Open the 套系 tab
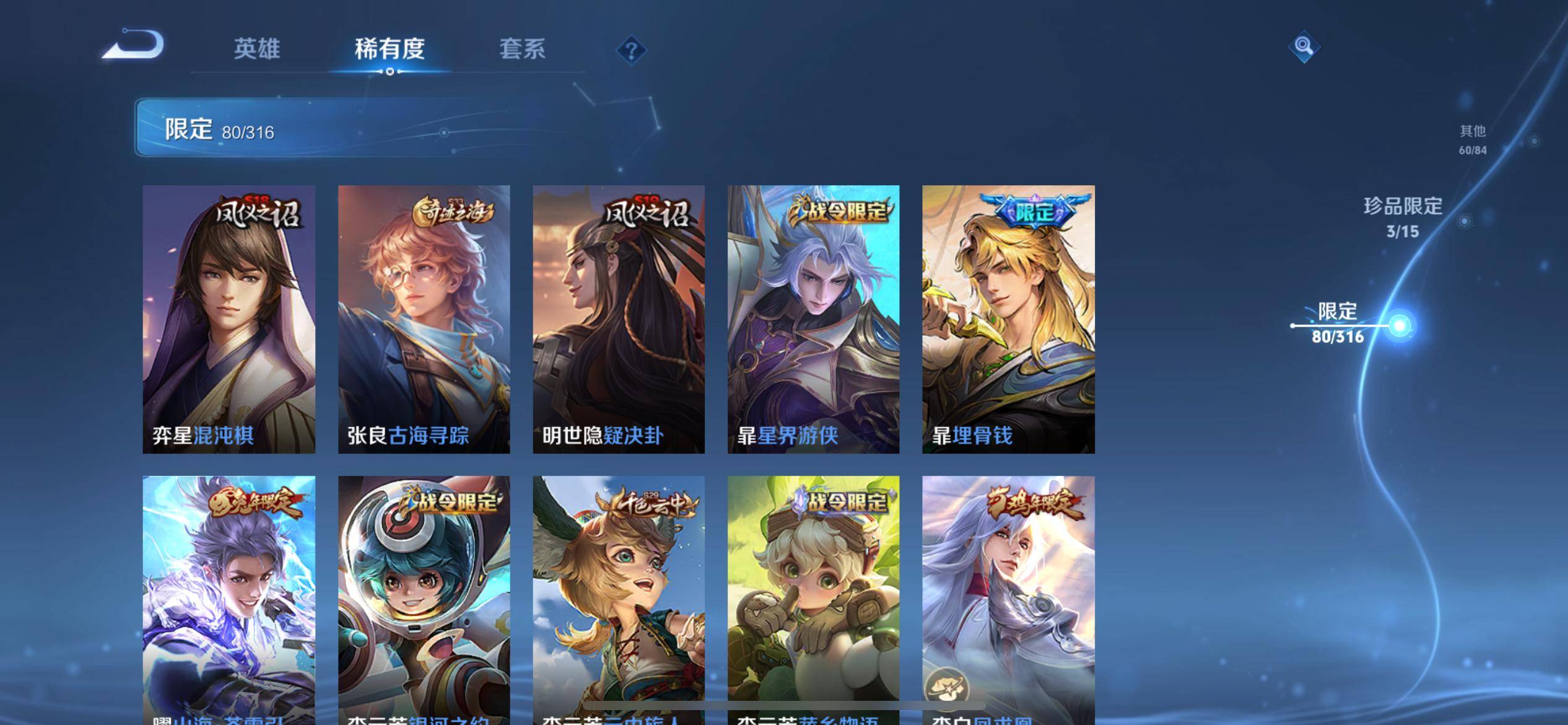Image resolution: width=1568 pixels, height=725 pixels. (x=522, y=49)
